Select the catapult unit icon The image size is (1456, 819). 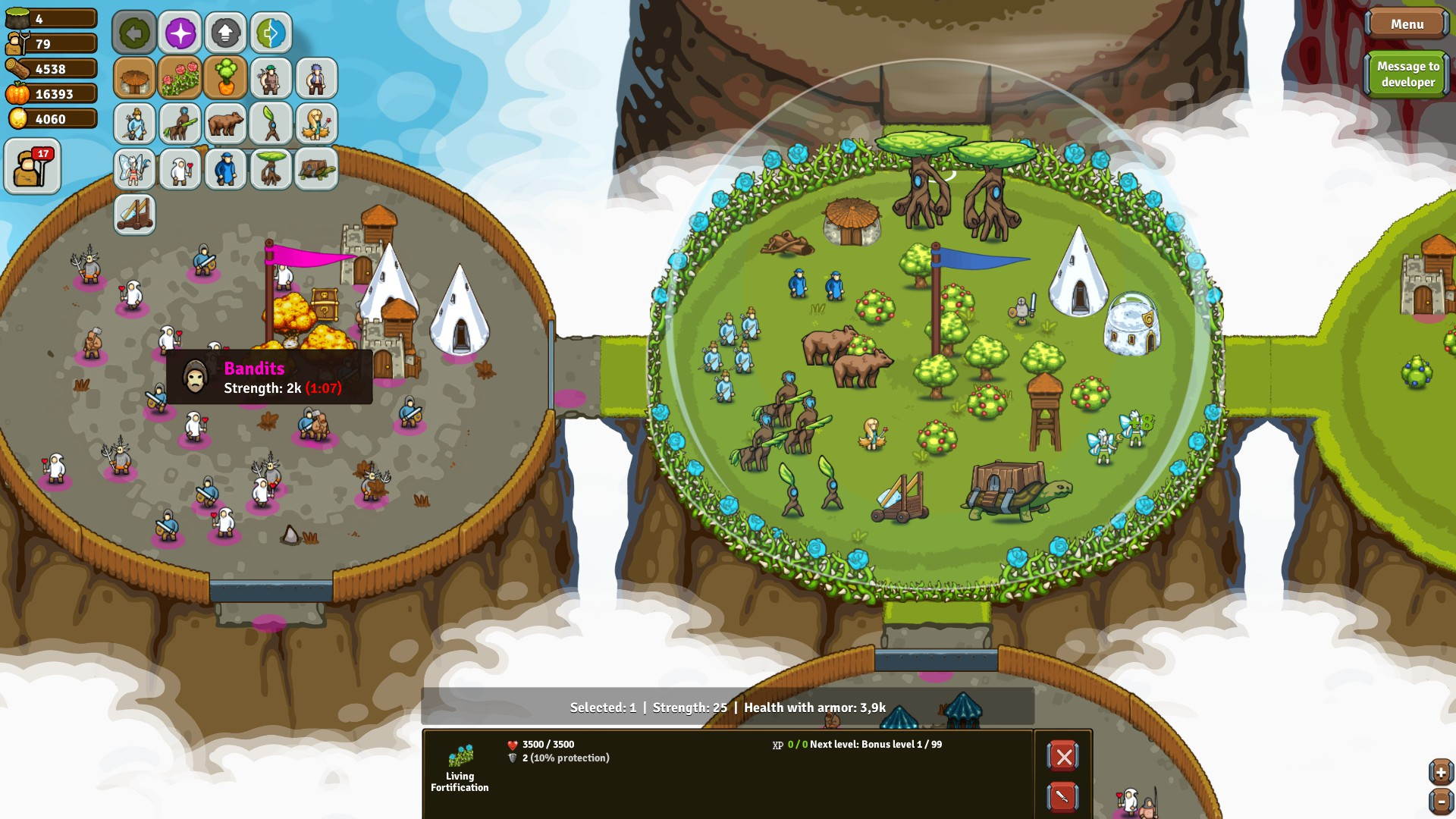pyautogui.click(x=134, y=215)
